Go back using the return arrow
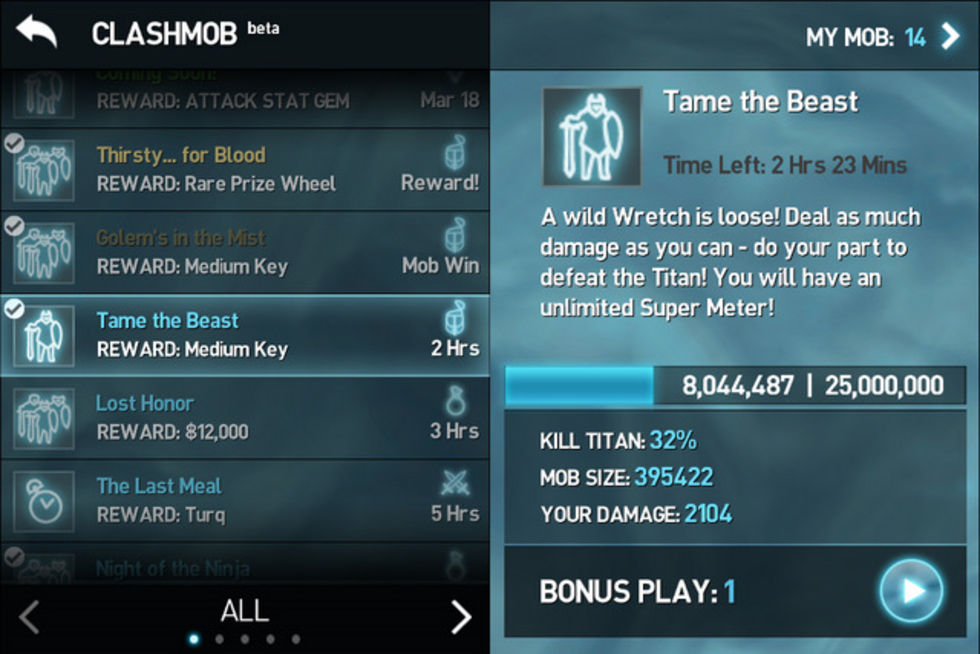This screenshot has width=980, height=654. click(37, 33)
